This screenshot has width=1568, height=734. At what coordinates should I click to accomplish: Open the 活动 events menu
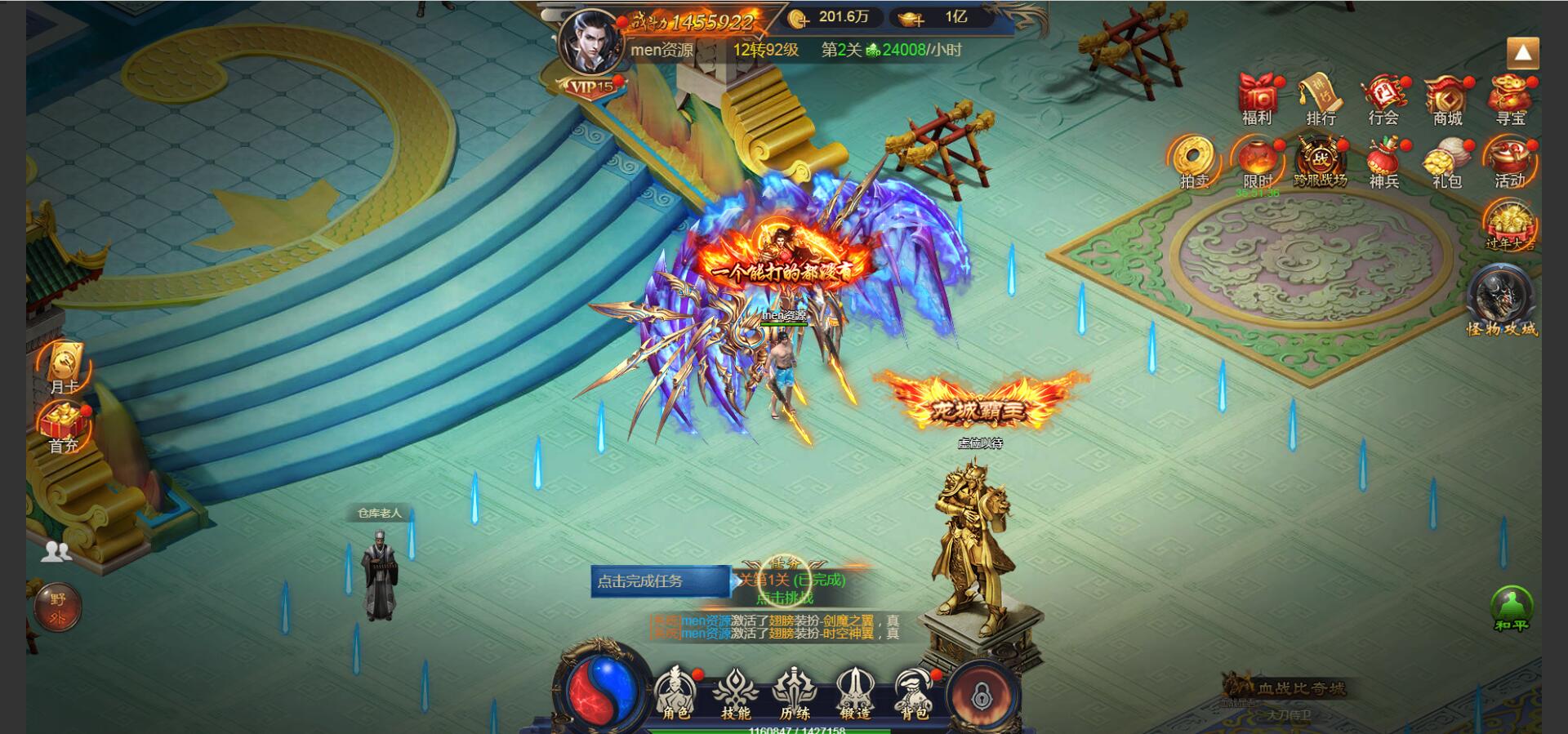pyautogui.click(x=1510, y=162)
